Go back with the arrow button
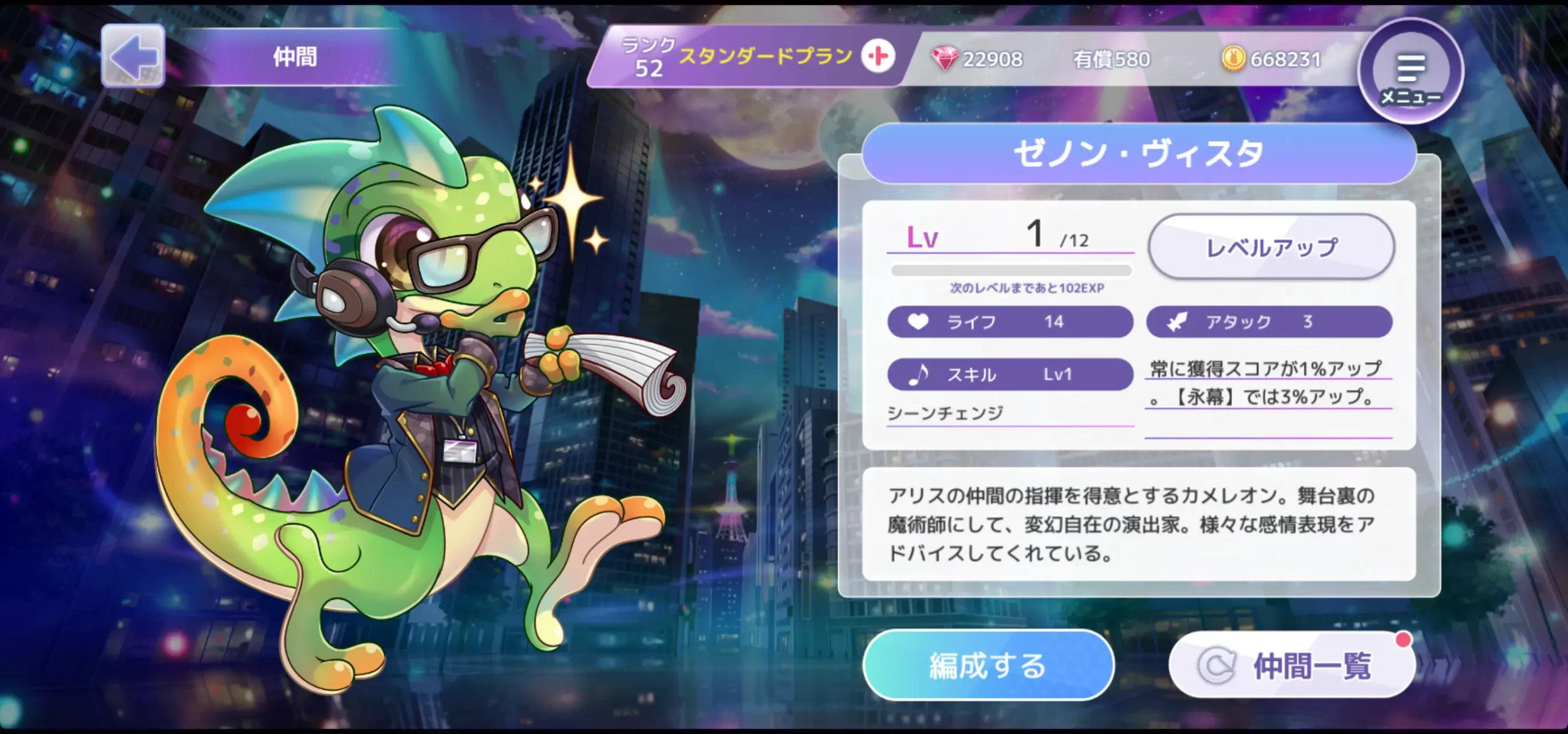This screenshot has width=1568, height=734. click(x=133, y=56)
